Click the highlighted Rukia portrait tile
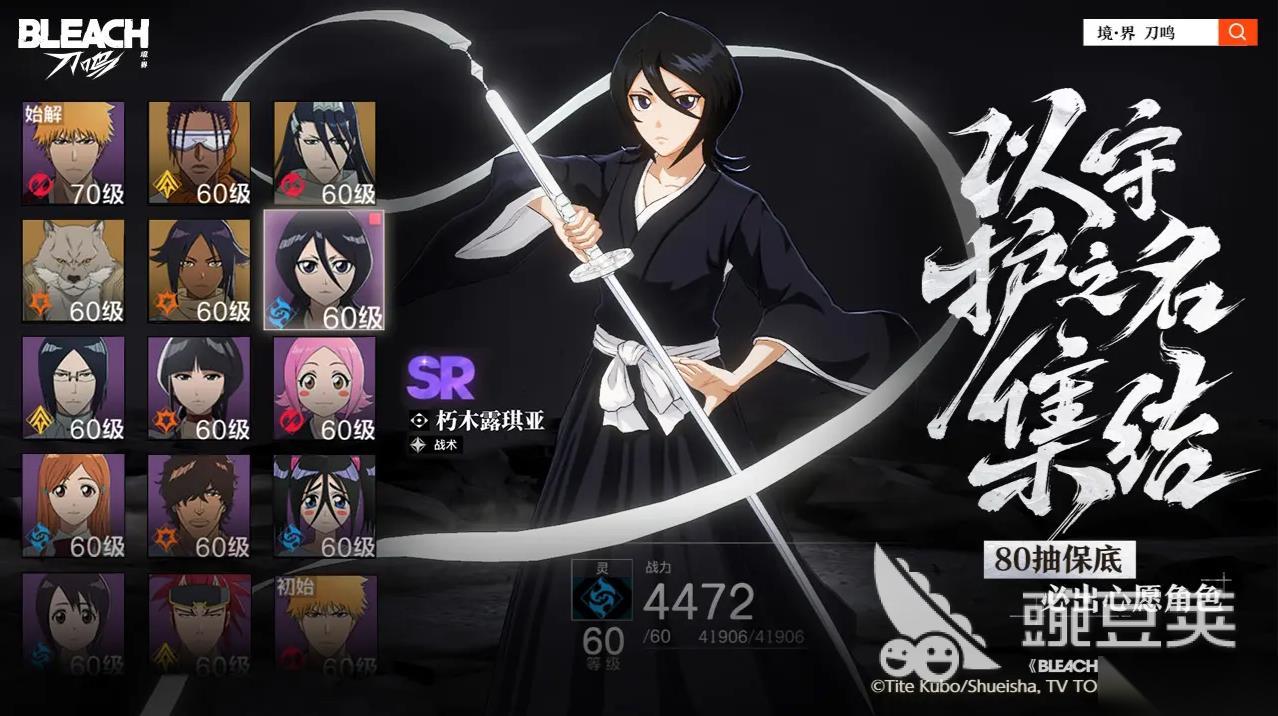 (x=324, y=271)
